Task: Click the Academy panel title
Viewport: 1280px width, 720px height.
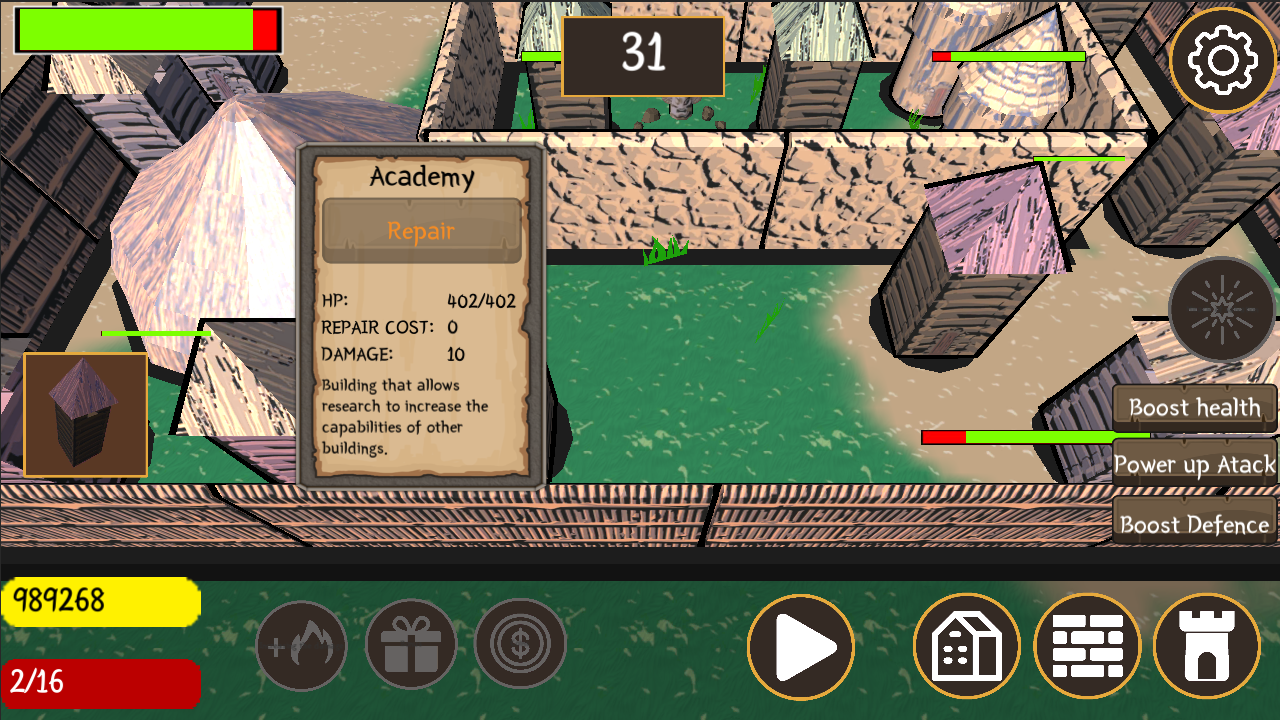Action: 421,178
